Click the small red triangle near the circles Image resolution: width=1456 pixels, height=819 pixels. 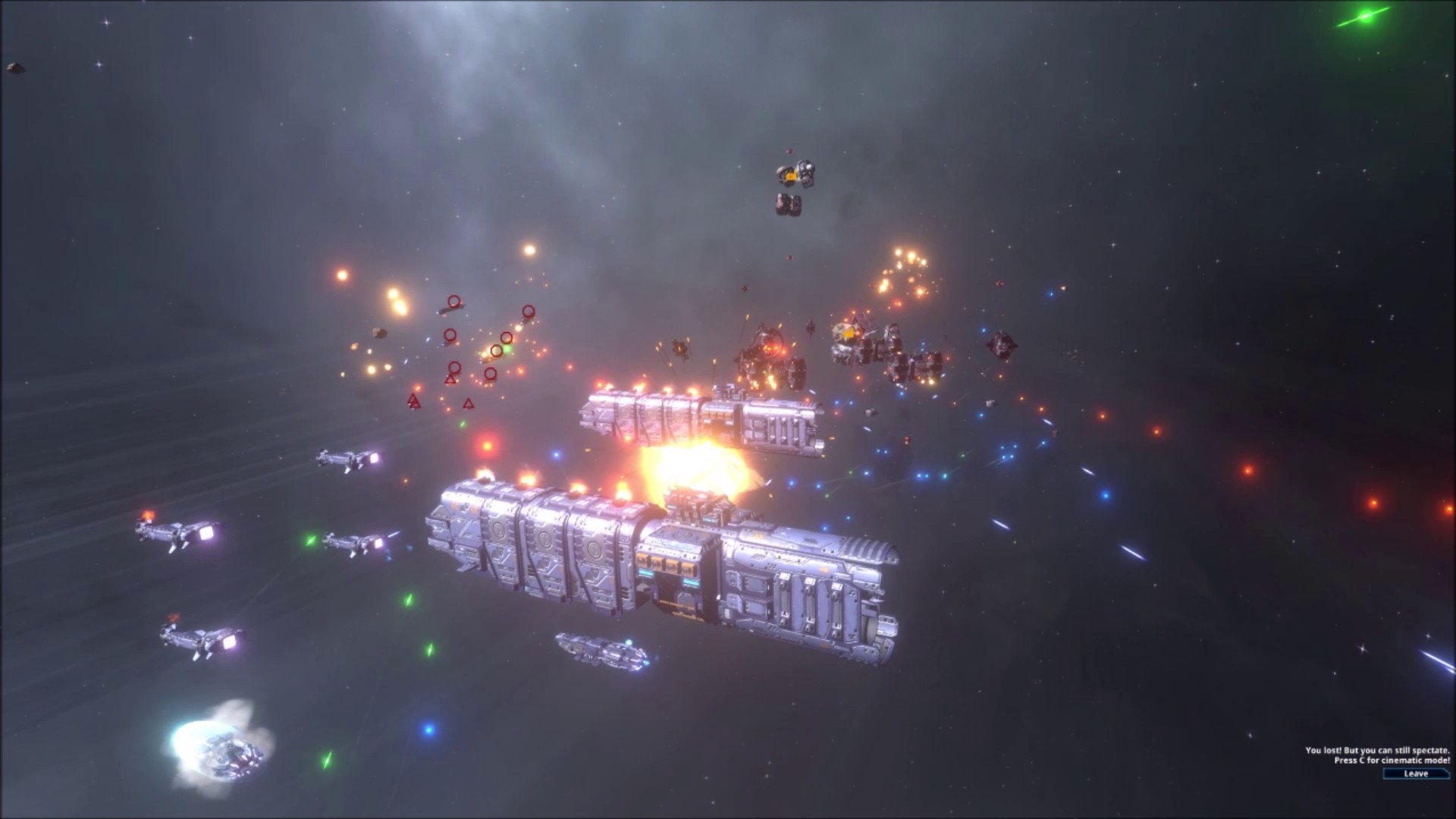click(x=450, y=379)
